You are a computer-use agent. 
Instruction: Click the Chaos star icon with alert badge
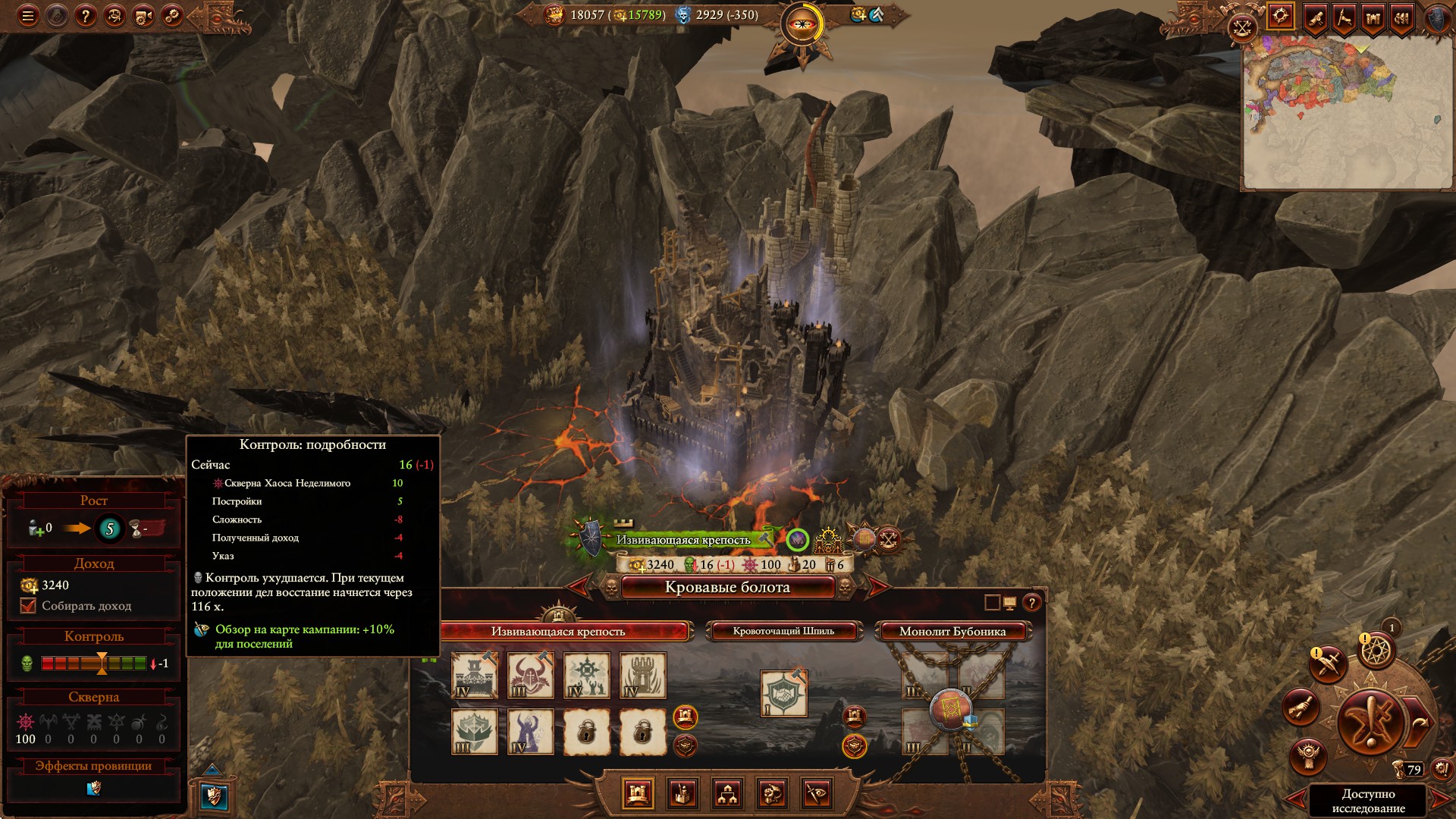click(1376, 651)
